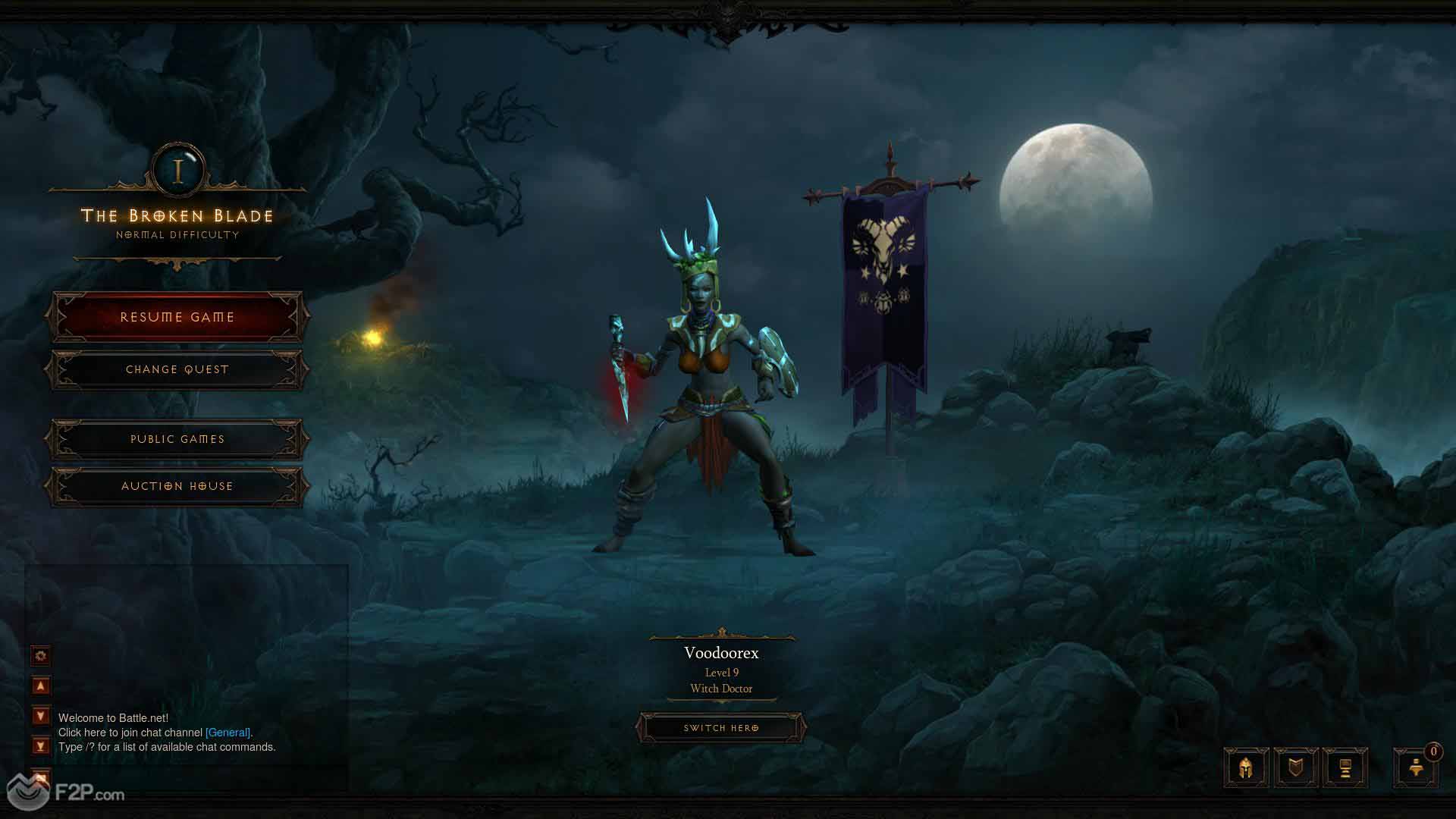
Task: Open the golden helmet profile icon
Action: coord(1246,768)
